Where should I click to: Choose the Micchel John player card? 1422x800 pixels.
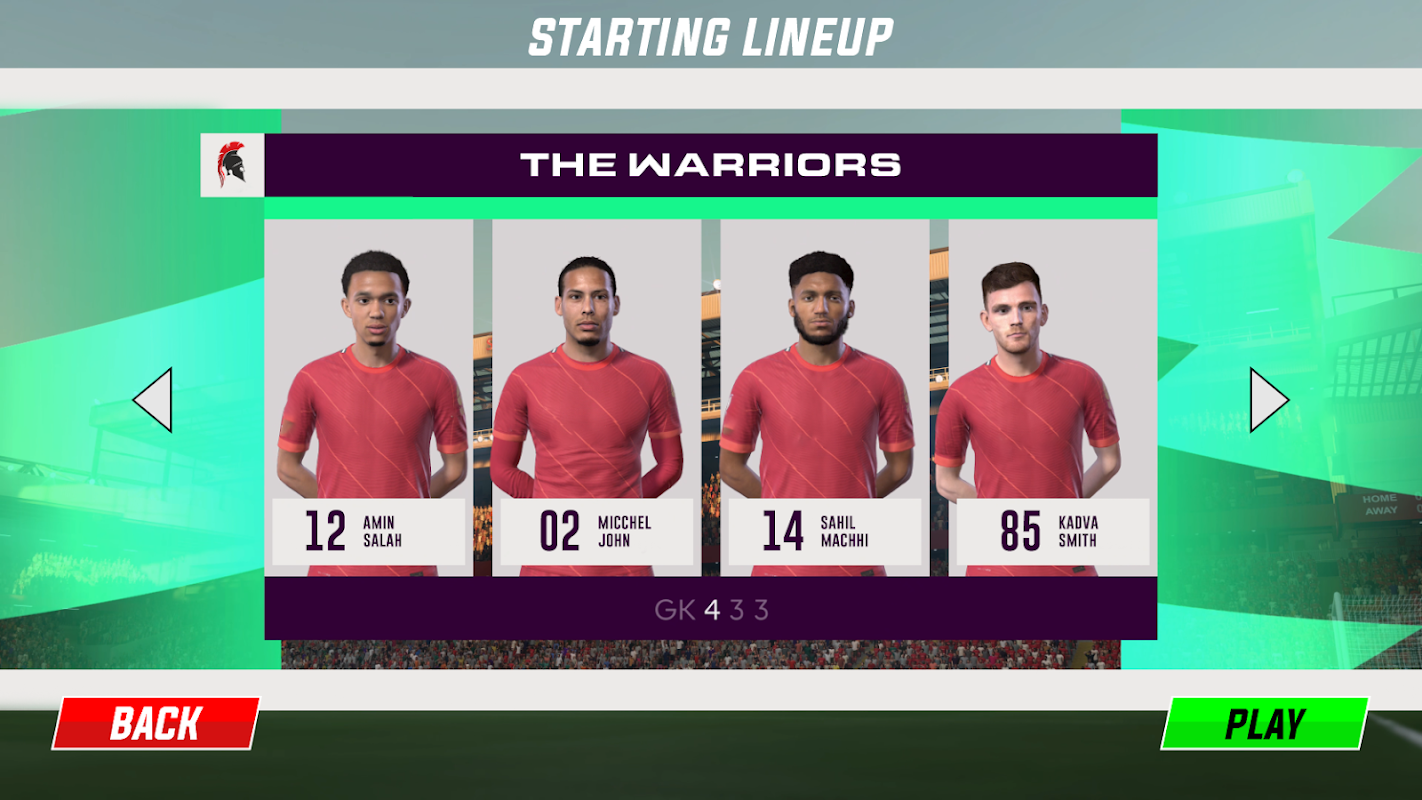point(596,398)
